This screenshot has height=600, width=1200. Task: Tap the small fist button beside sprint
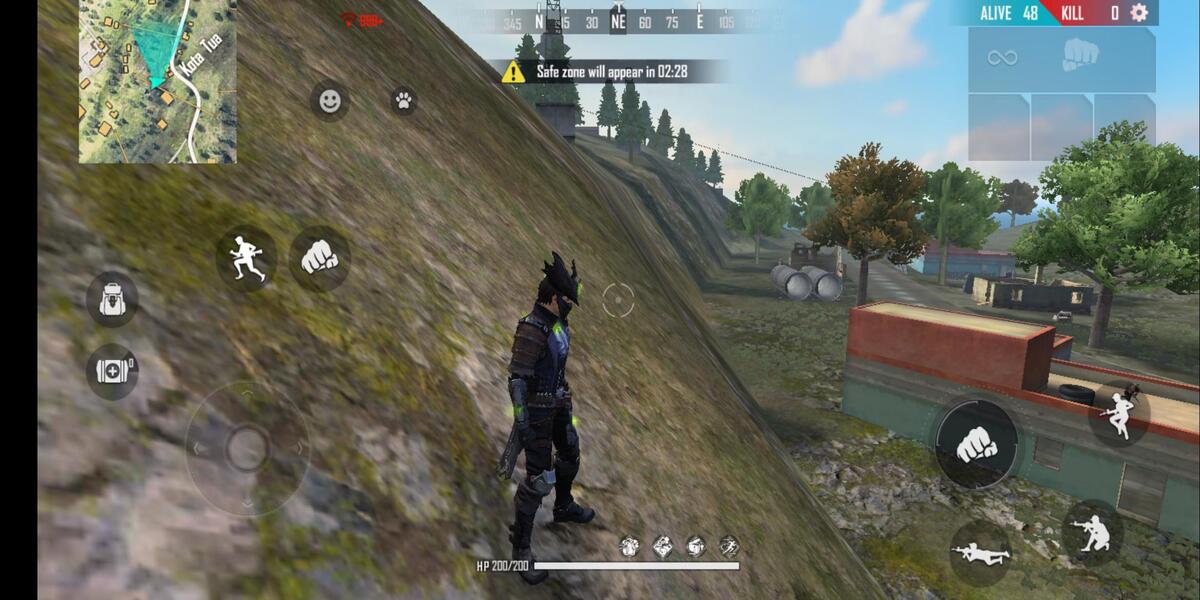(x=319, y=259)
